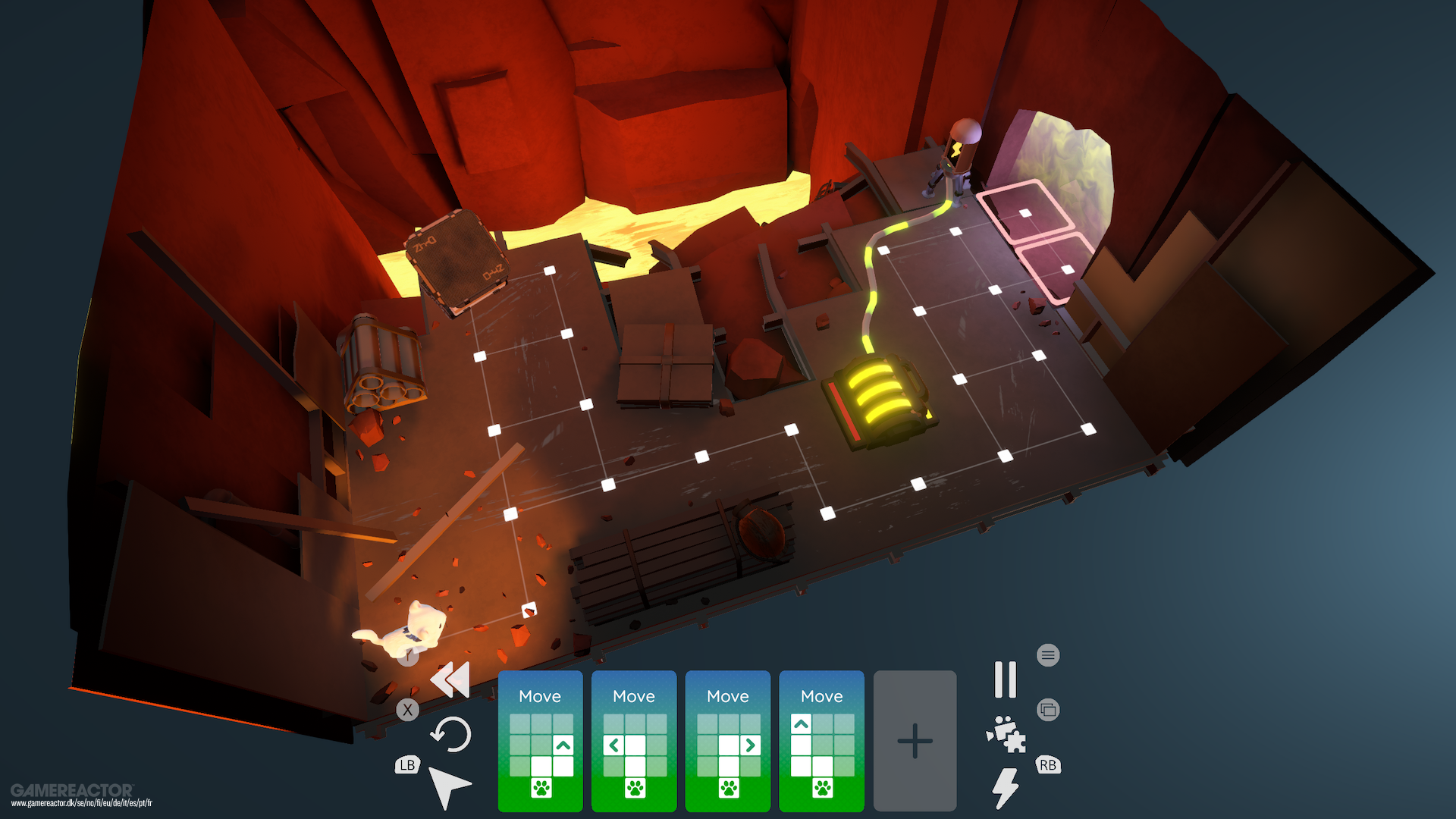Select the undo circular arrow icon

click(x=450, y=735)
